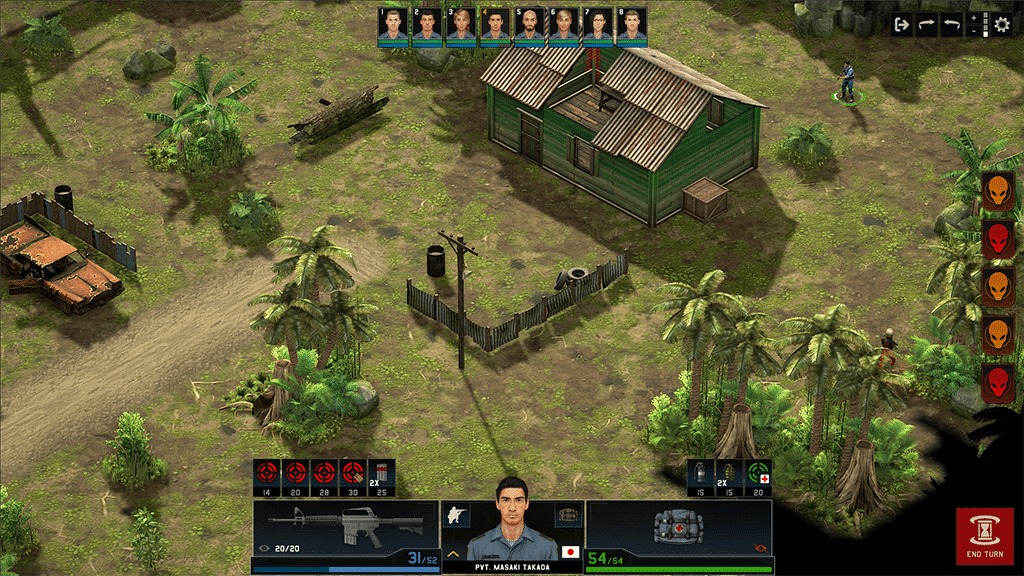Toggle the kneeling soldier stance icon

(457, 514)
